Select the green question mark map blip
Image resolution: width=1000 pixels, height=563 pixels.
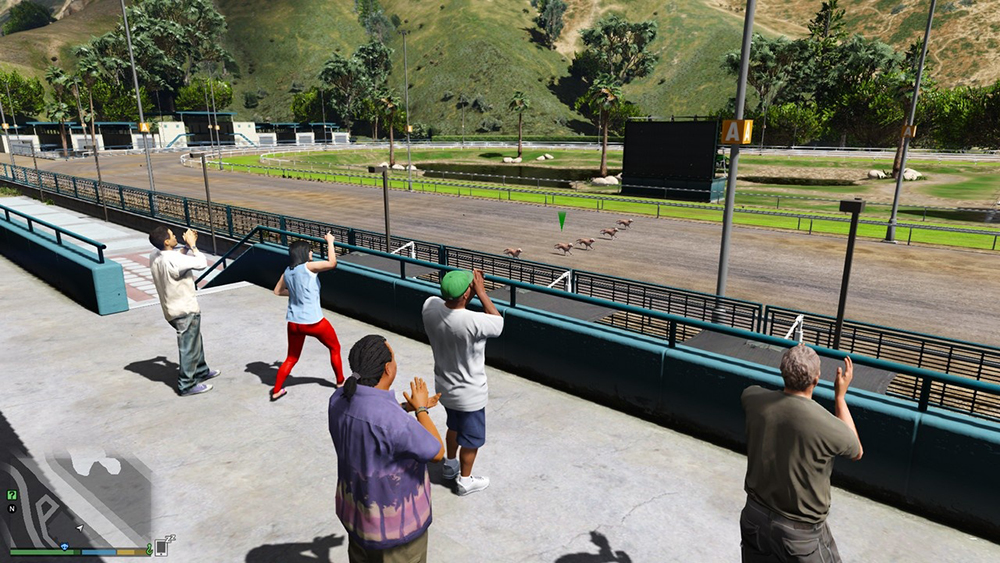[12, 495]
